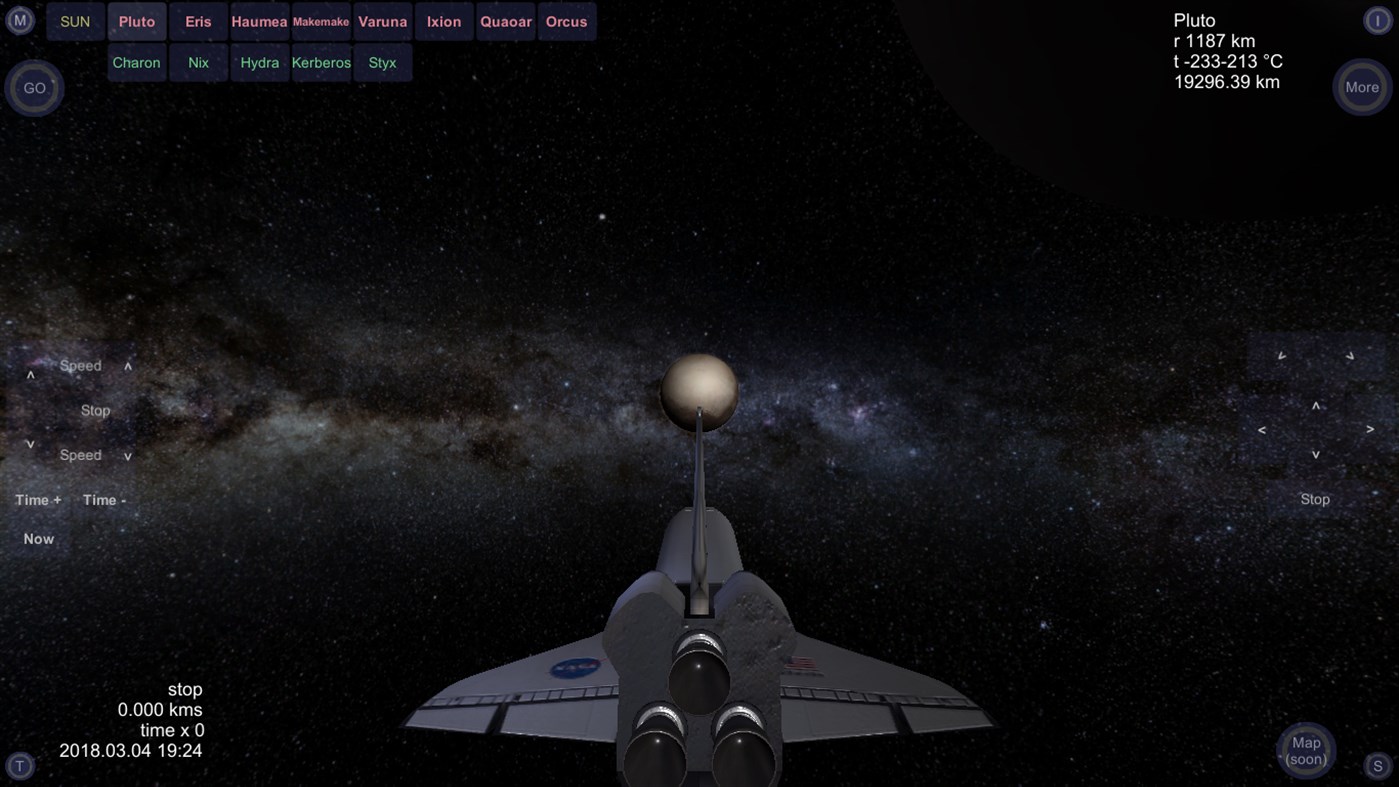
Task: Rotate view down with the lower arrow pad
Action: 1315,453
